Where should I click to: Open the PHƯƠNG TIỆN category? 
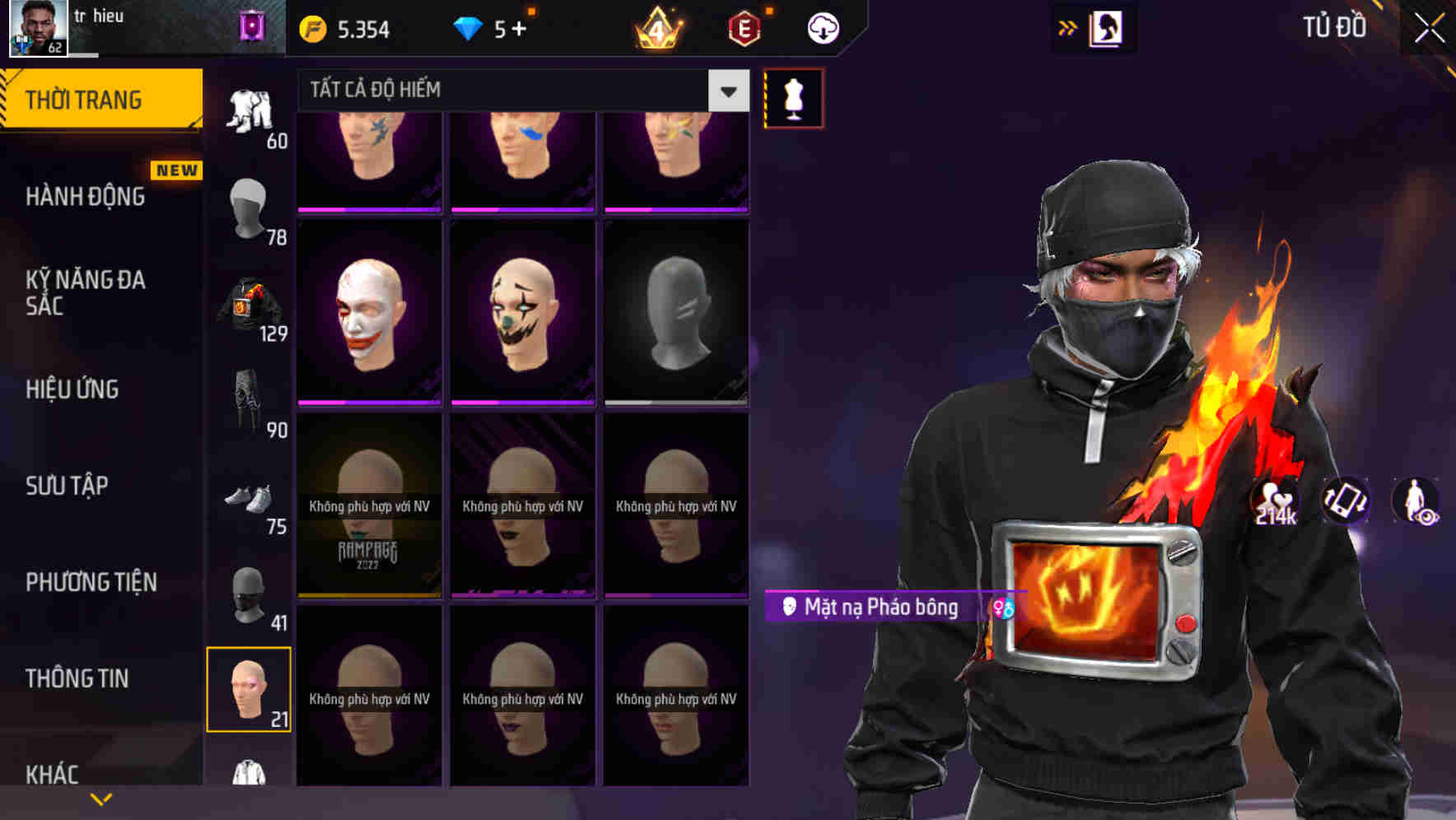click(x=91, y=581)
